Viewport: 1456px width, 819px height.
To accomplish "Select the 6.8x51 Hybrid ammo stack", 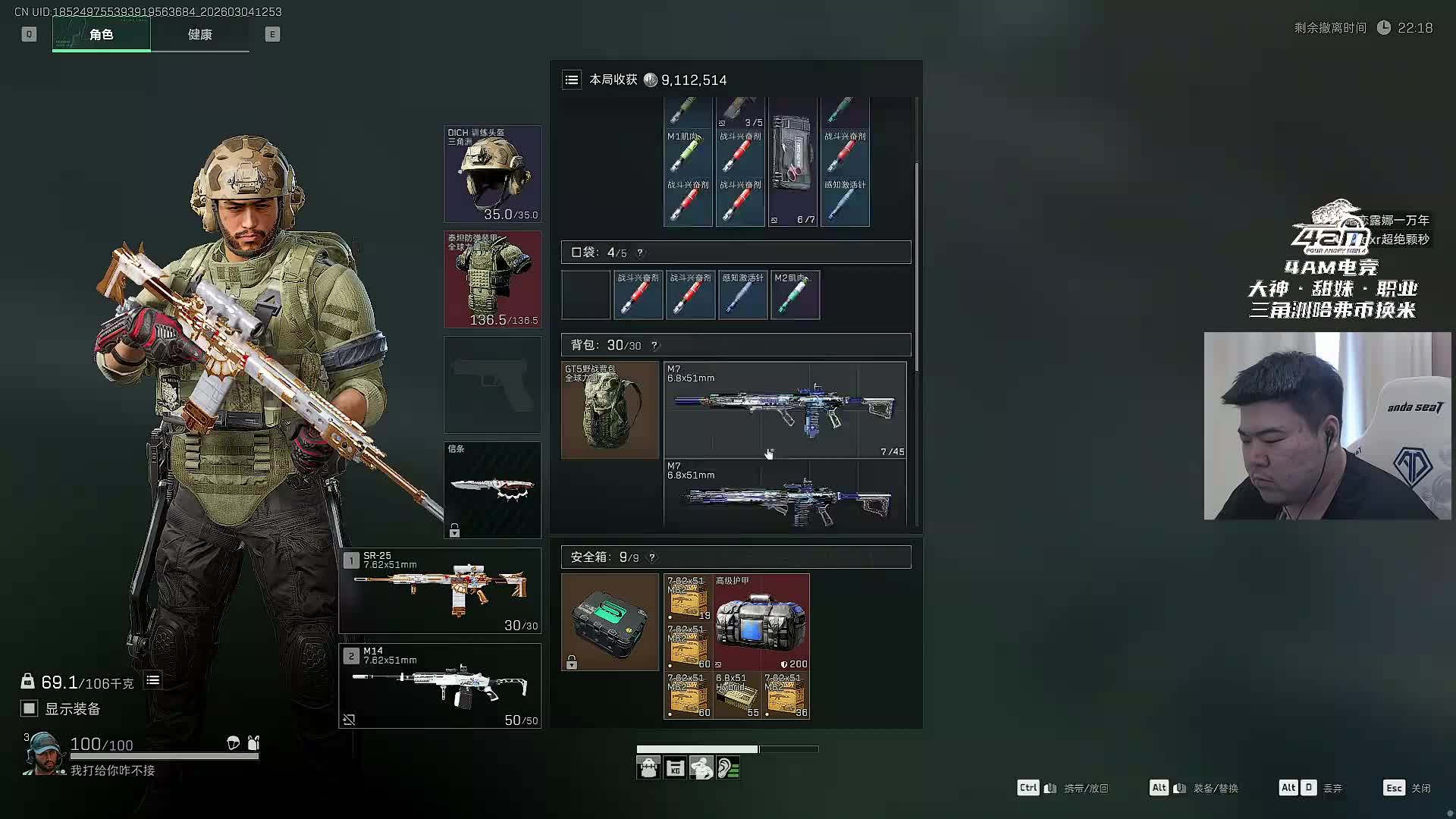I will (737, 695).
